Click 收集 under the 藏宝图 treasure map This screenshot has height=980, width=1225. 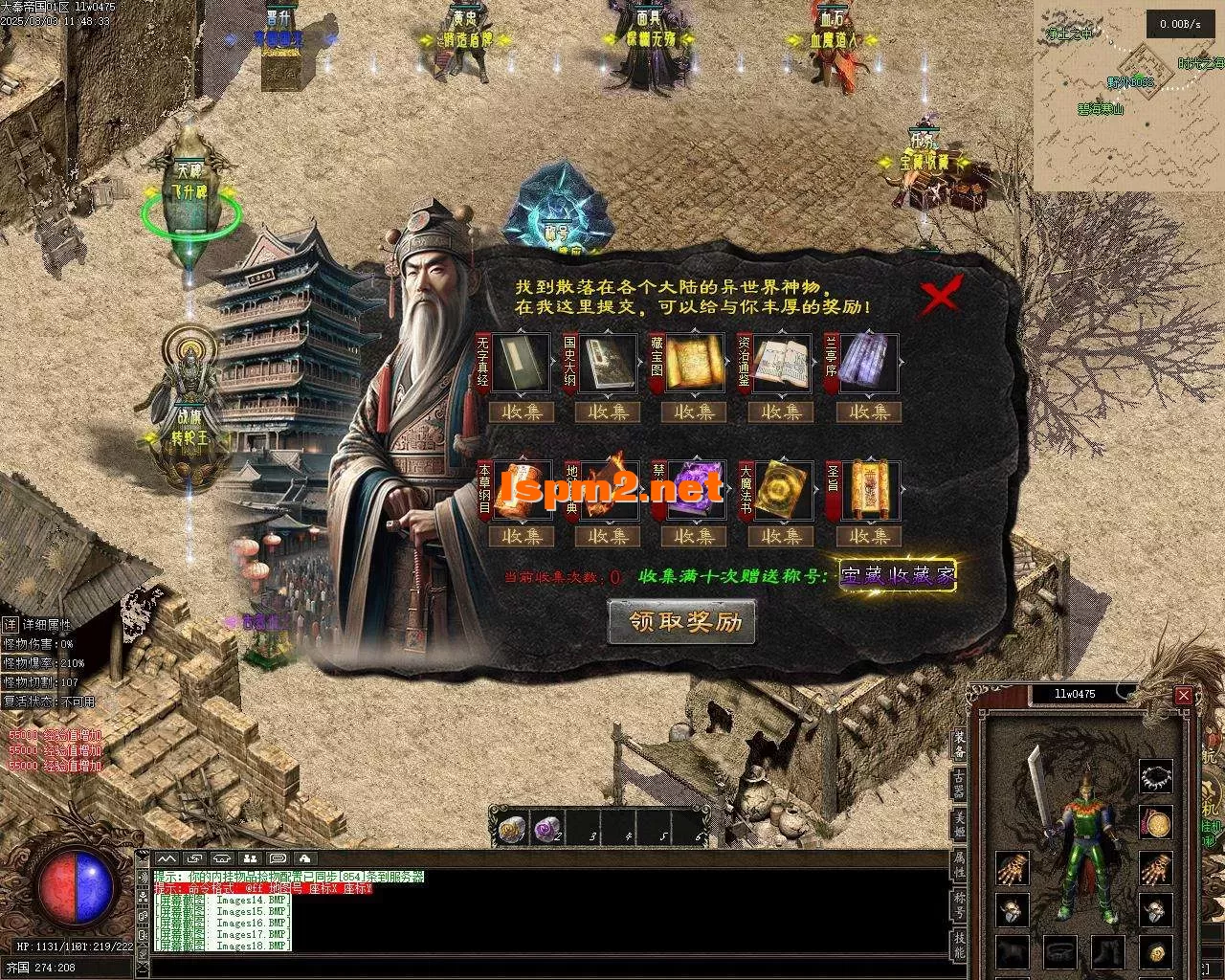coord(695,412)
